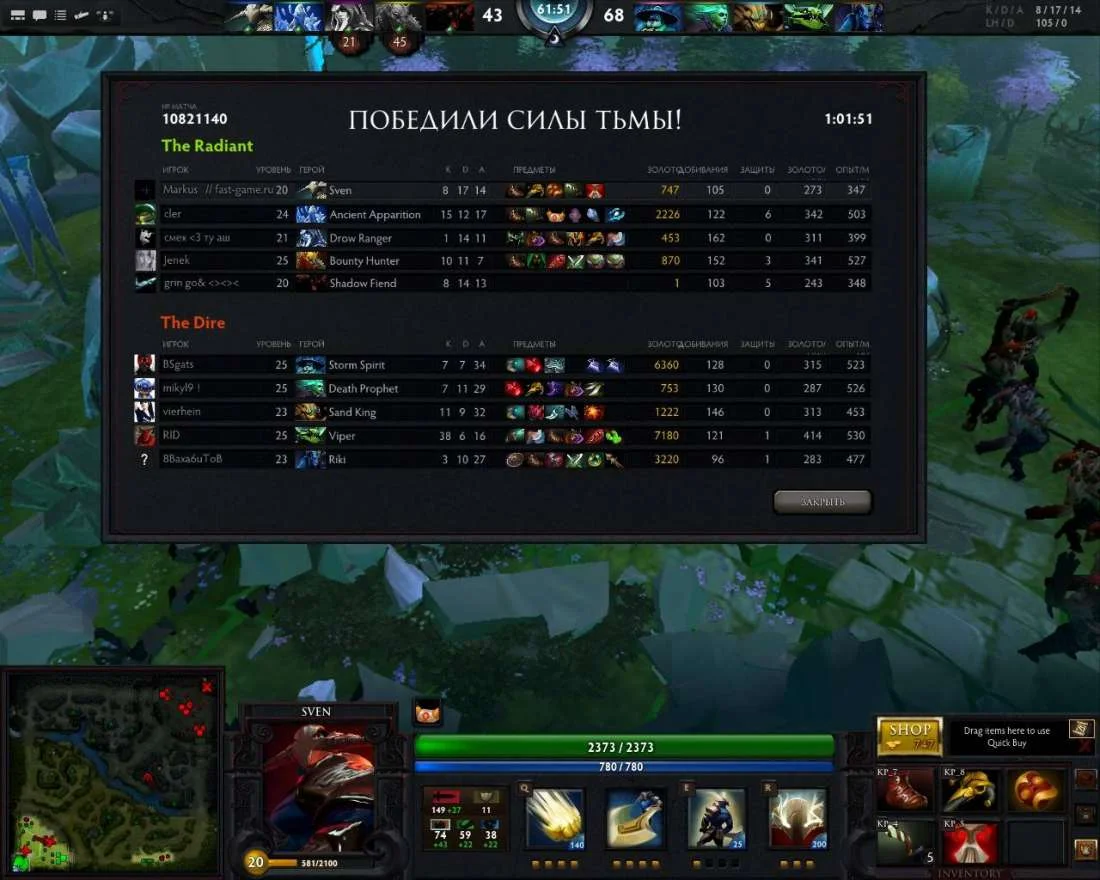Click the list icon in the top bar
The height and width of the screenshot is (880, 1100).
[x=61, y=16]
